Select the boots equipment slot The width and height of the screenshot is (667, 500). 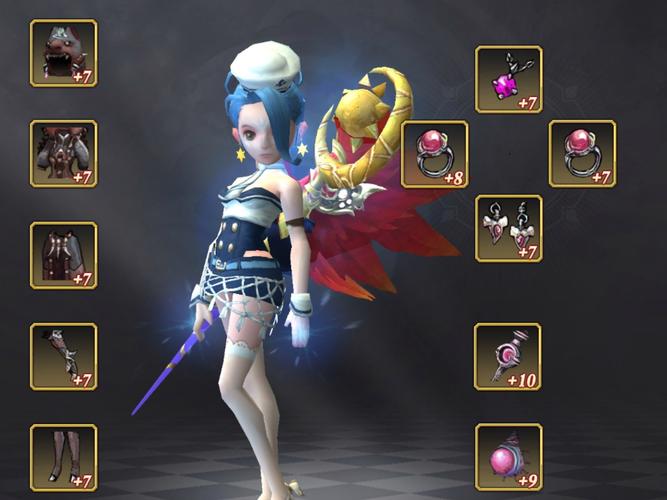63,457
